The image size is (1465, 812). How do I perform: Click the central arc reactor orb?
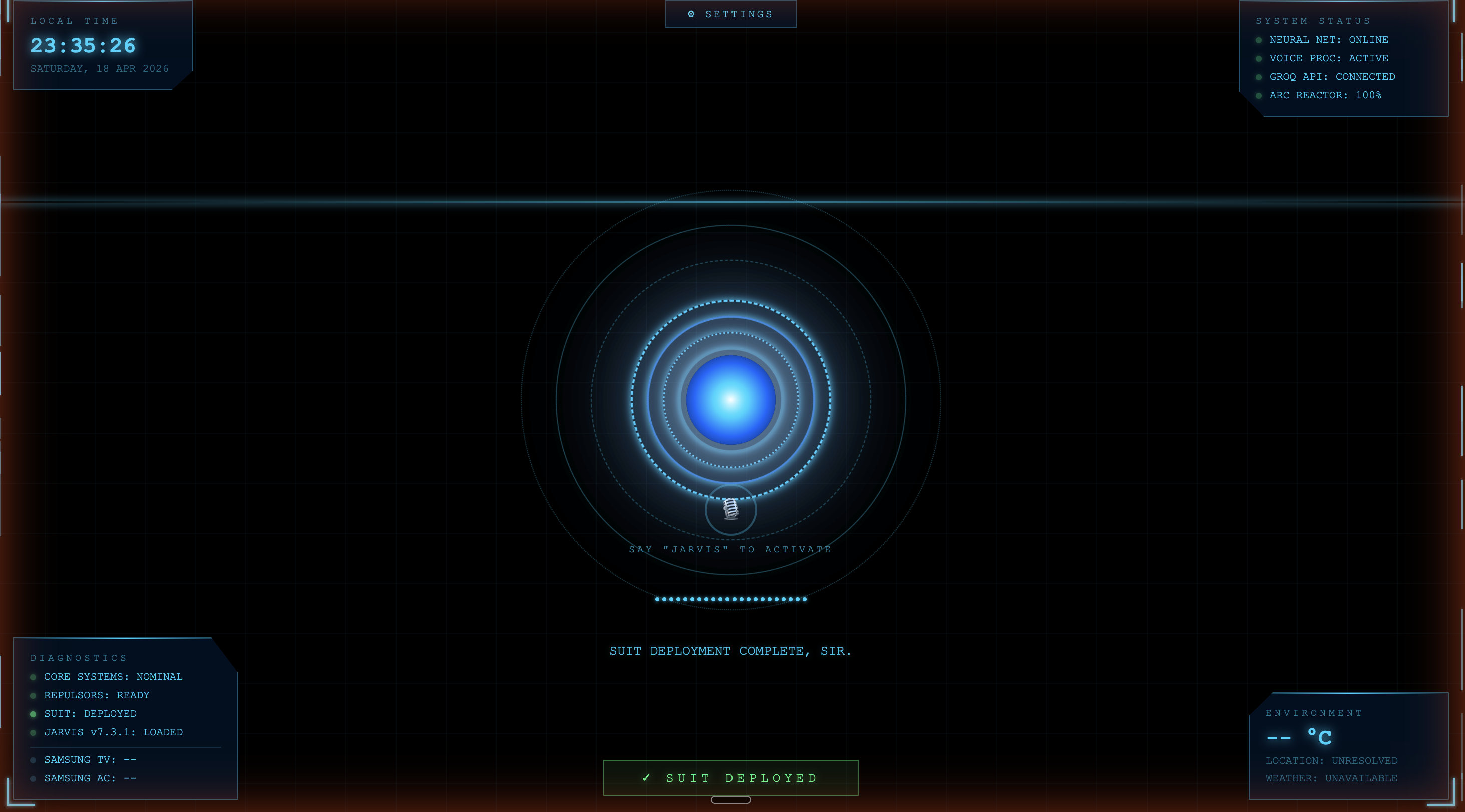click(x=731, y=401)
